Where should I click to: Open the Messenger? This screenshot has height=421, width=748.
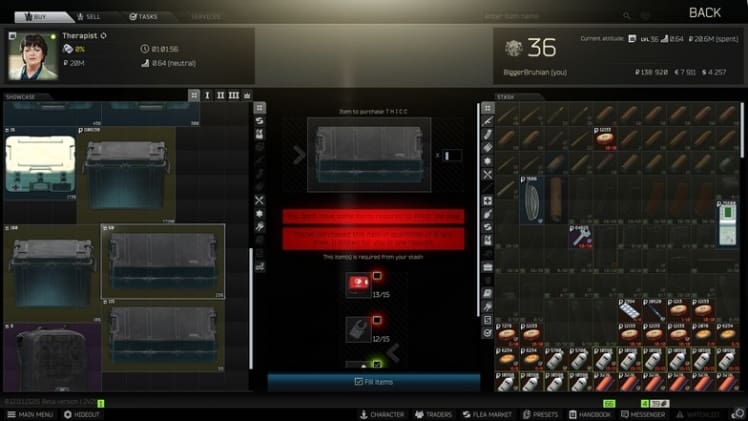point(642,414)
